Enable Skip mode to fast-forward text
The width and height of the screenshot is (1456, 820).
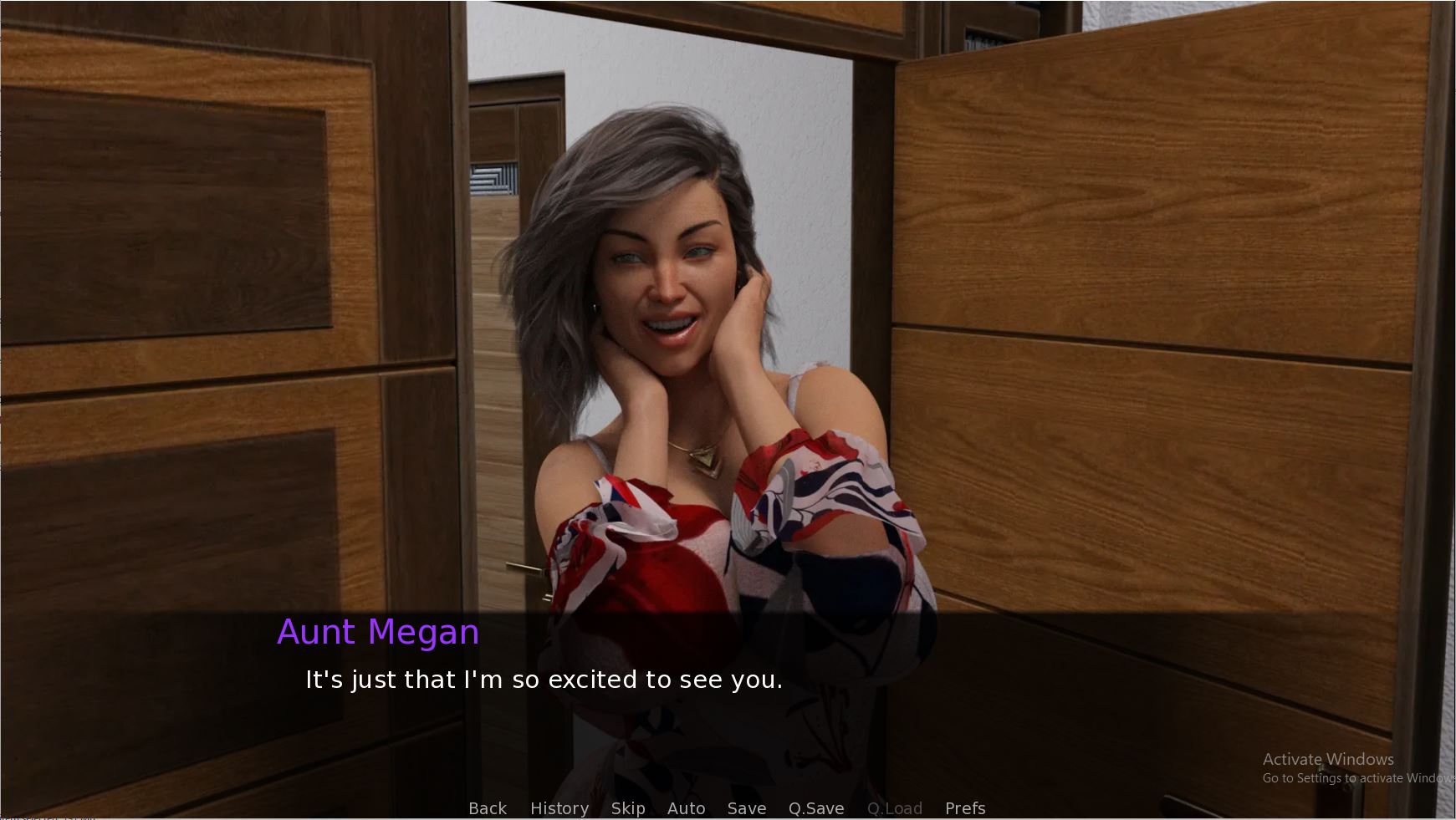pyautogui.click(x=629, y=808)
